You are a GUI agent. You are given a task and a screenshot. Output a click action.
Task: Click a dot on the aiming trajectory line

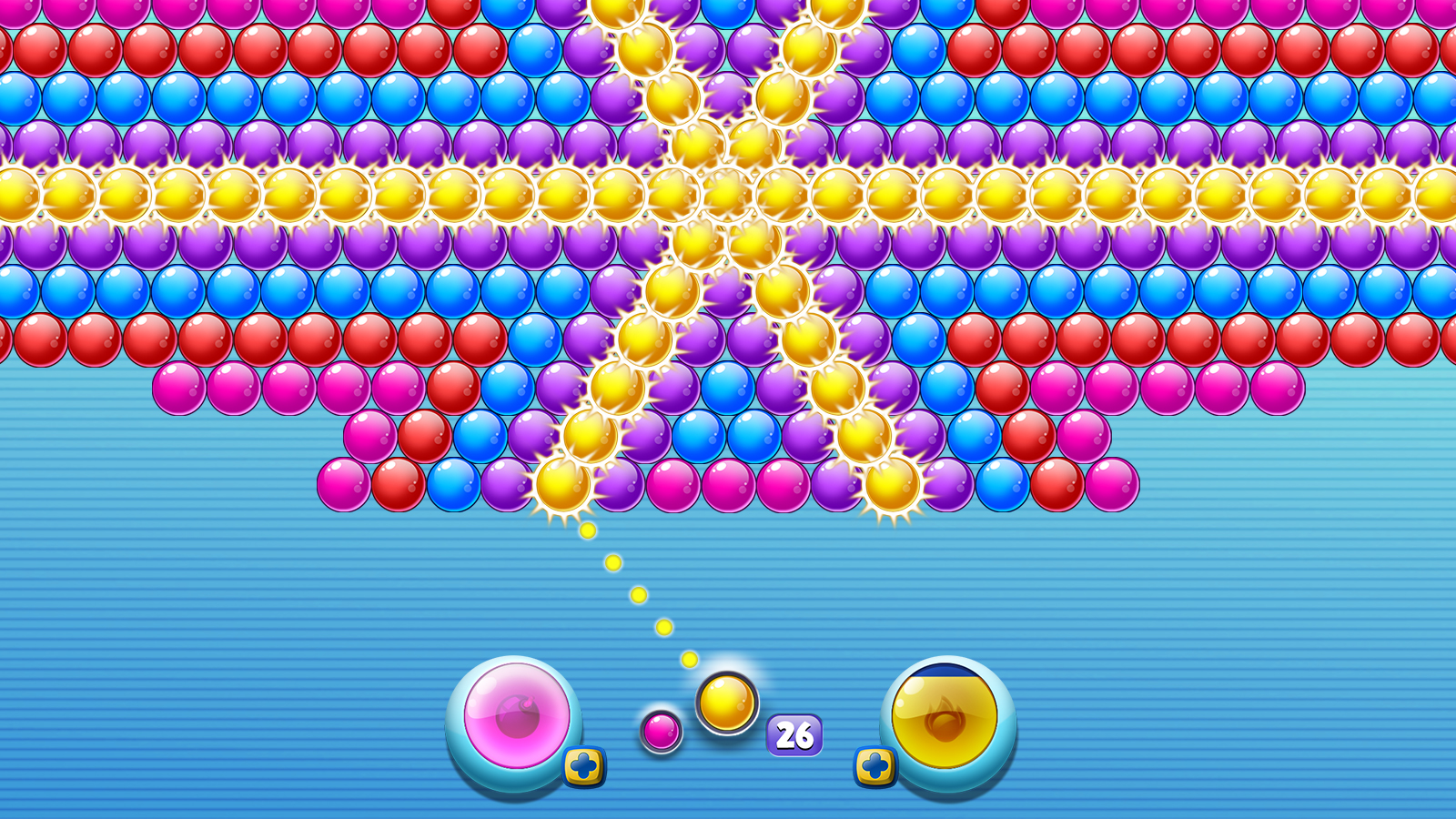coord(637,596)
